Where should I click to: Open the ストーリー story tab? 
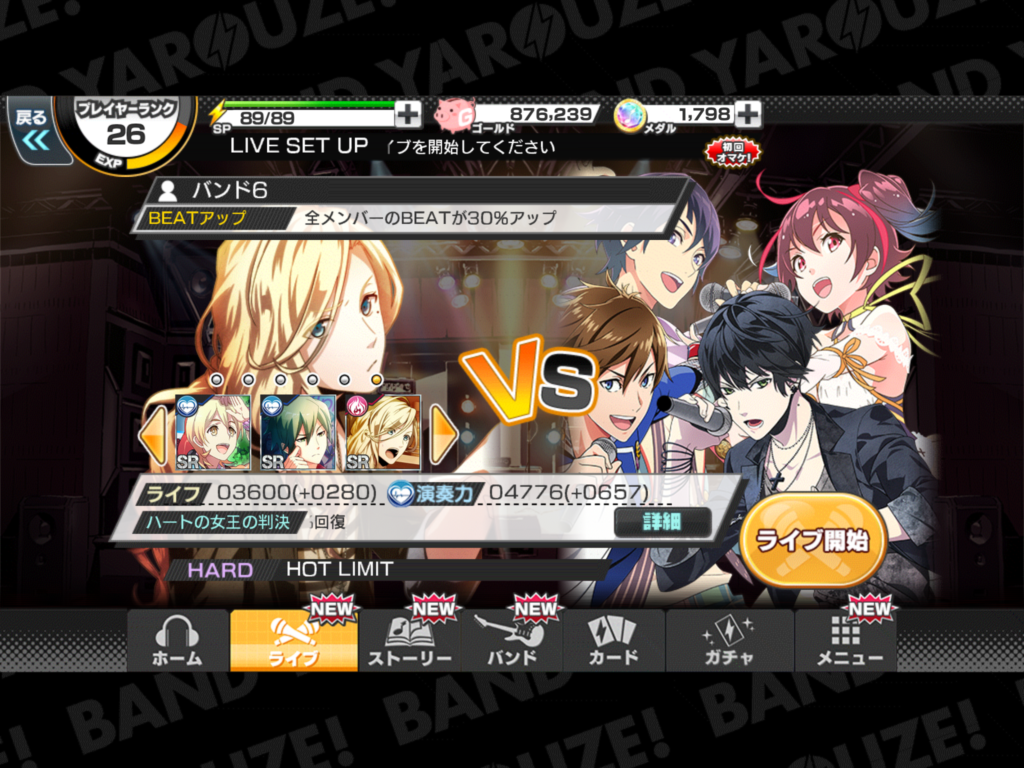pos(410,641)
